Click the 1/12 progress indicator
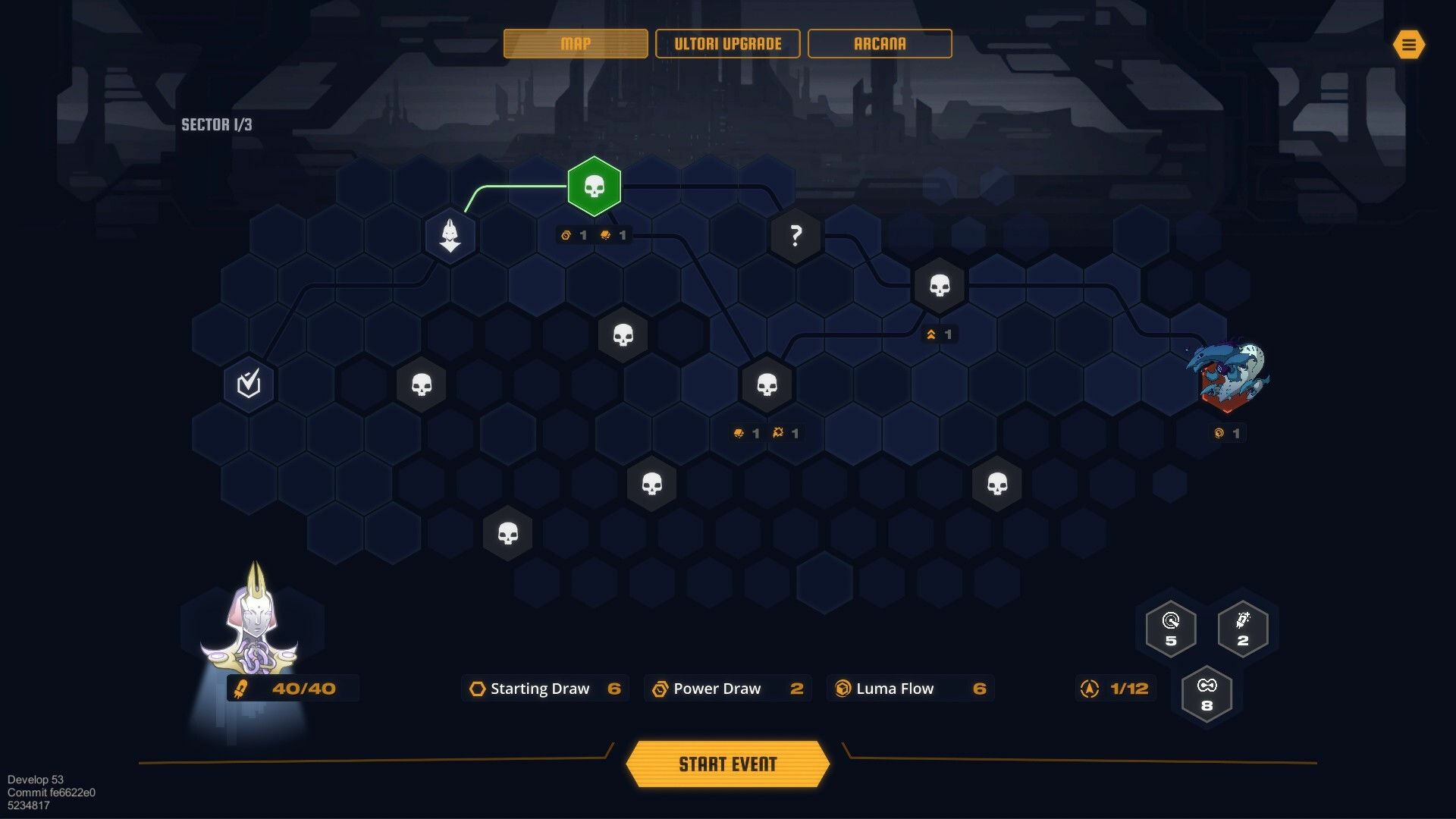Viewport: 1456px width, 819px height. (1115, 689)
